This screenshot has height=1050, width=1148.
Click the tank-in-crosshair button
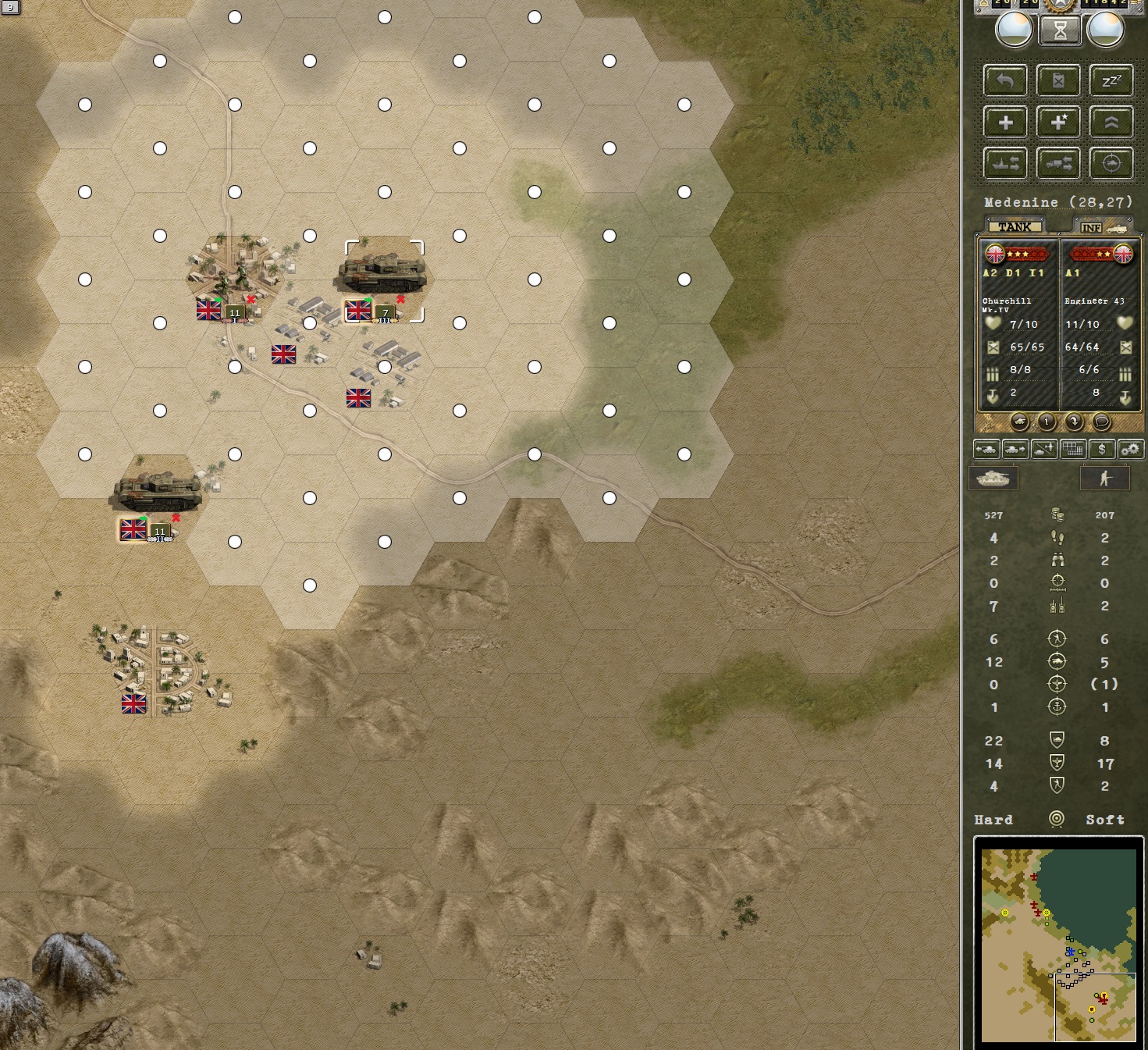[x=1111, y=163]
